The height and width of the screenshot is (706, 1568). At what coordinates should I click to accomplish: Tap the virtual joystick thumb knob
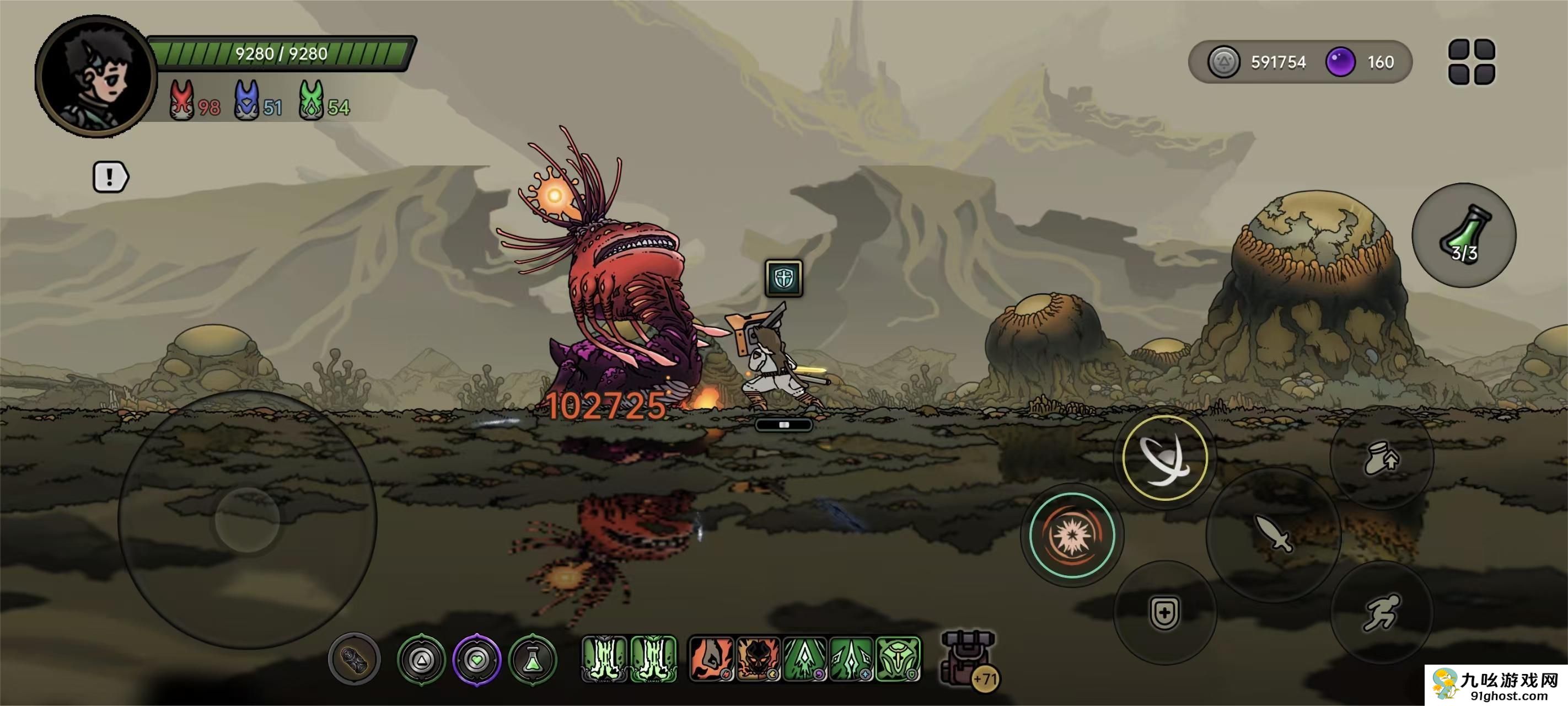click(x=247, y=520)
